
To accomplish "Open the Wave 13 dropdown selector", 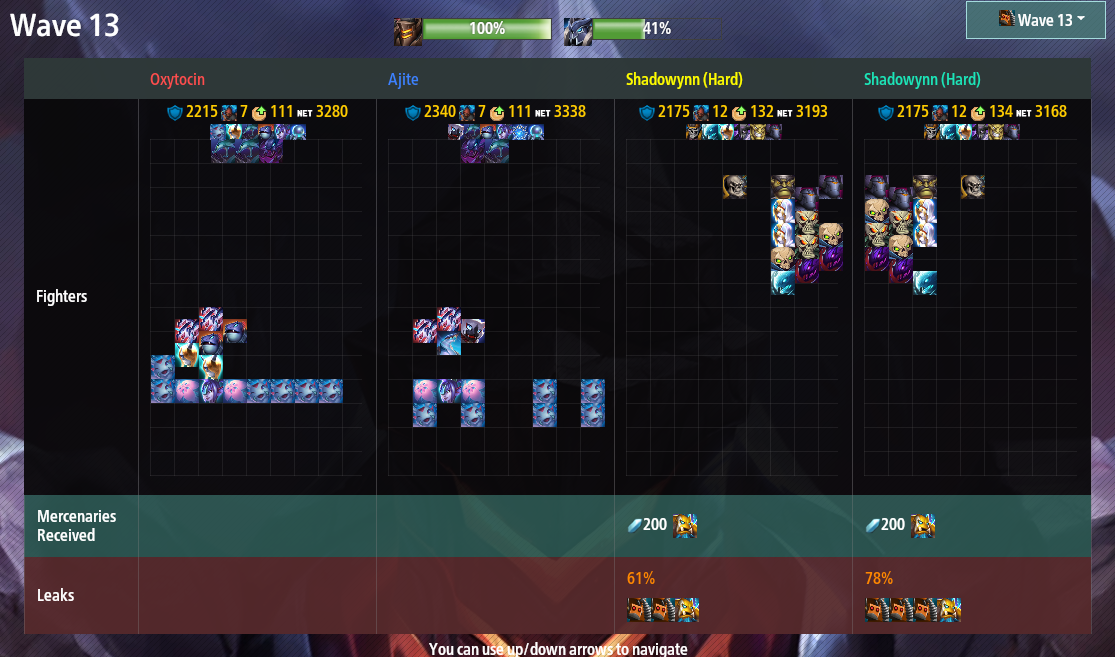I will click(1042, 20).
